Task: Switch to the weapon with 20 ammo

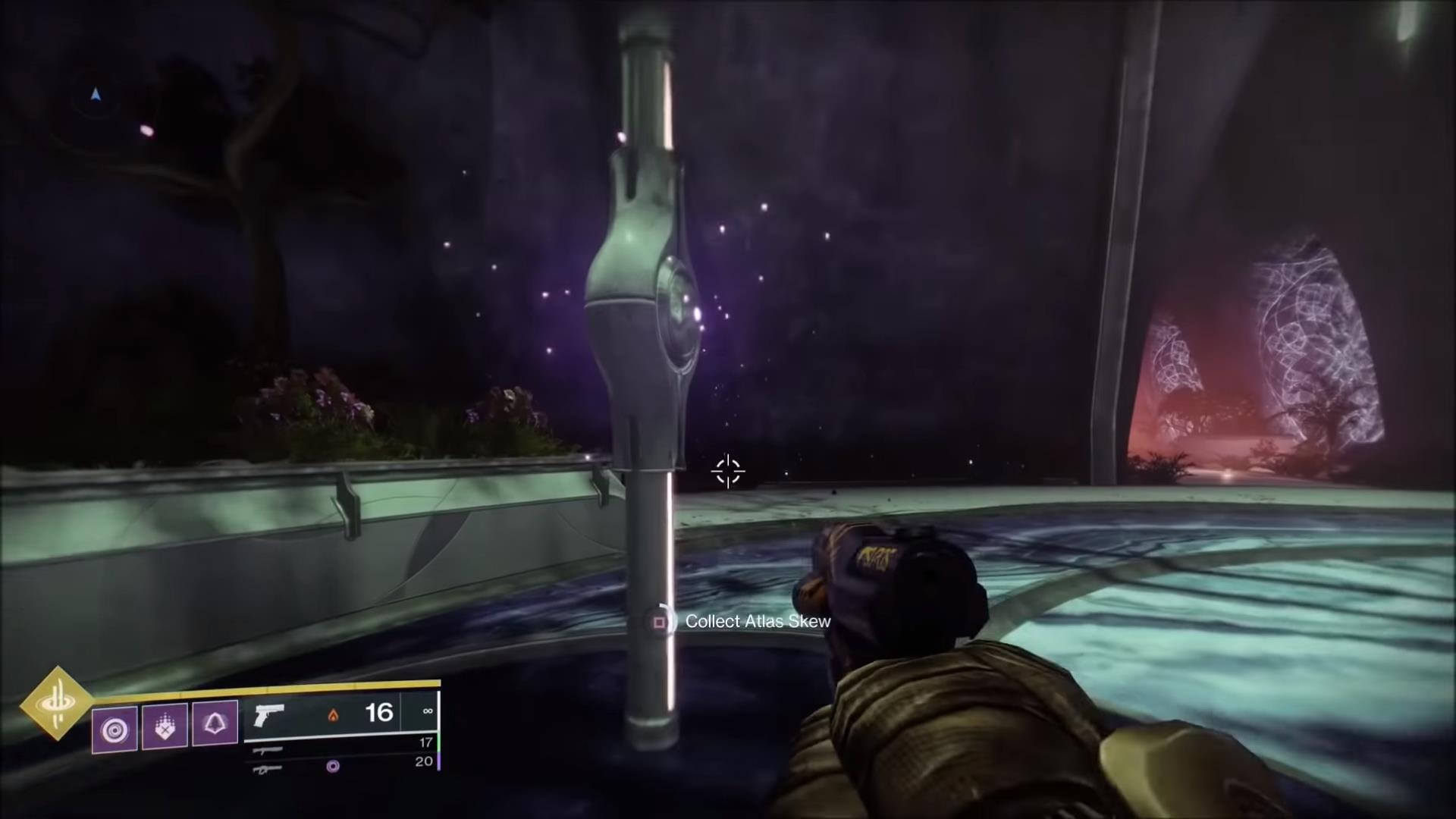Action: tap(268, 768)
